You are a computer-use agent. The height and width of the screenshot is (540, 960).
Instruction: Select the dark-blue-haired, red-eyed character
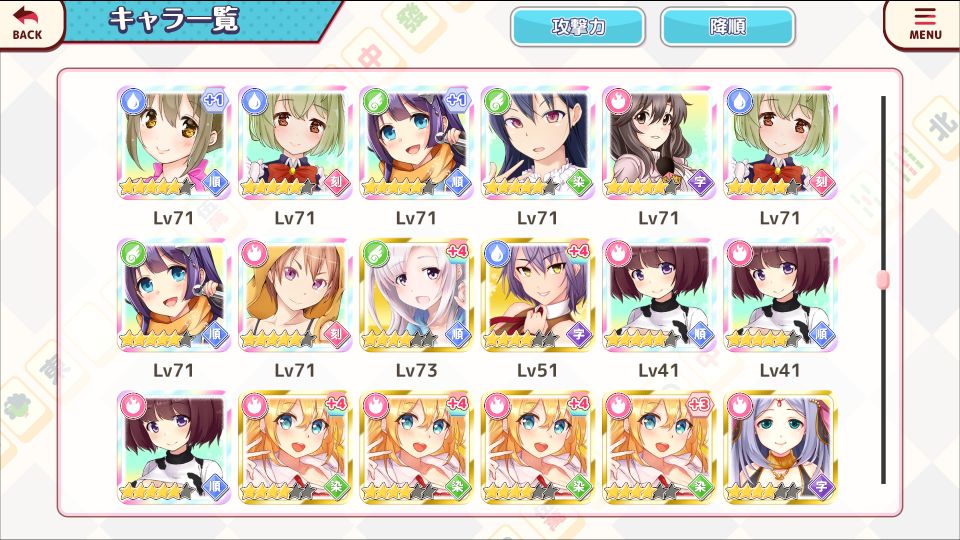[x=538, y=143]
